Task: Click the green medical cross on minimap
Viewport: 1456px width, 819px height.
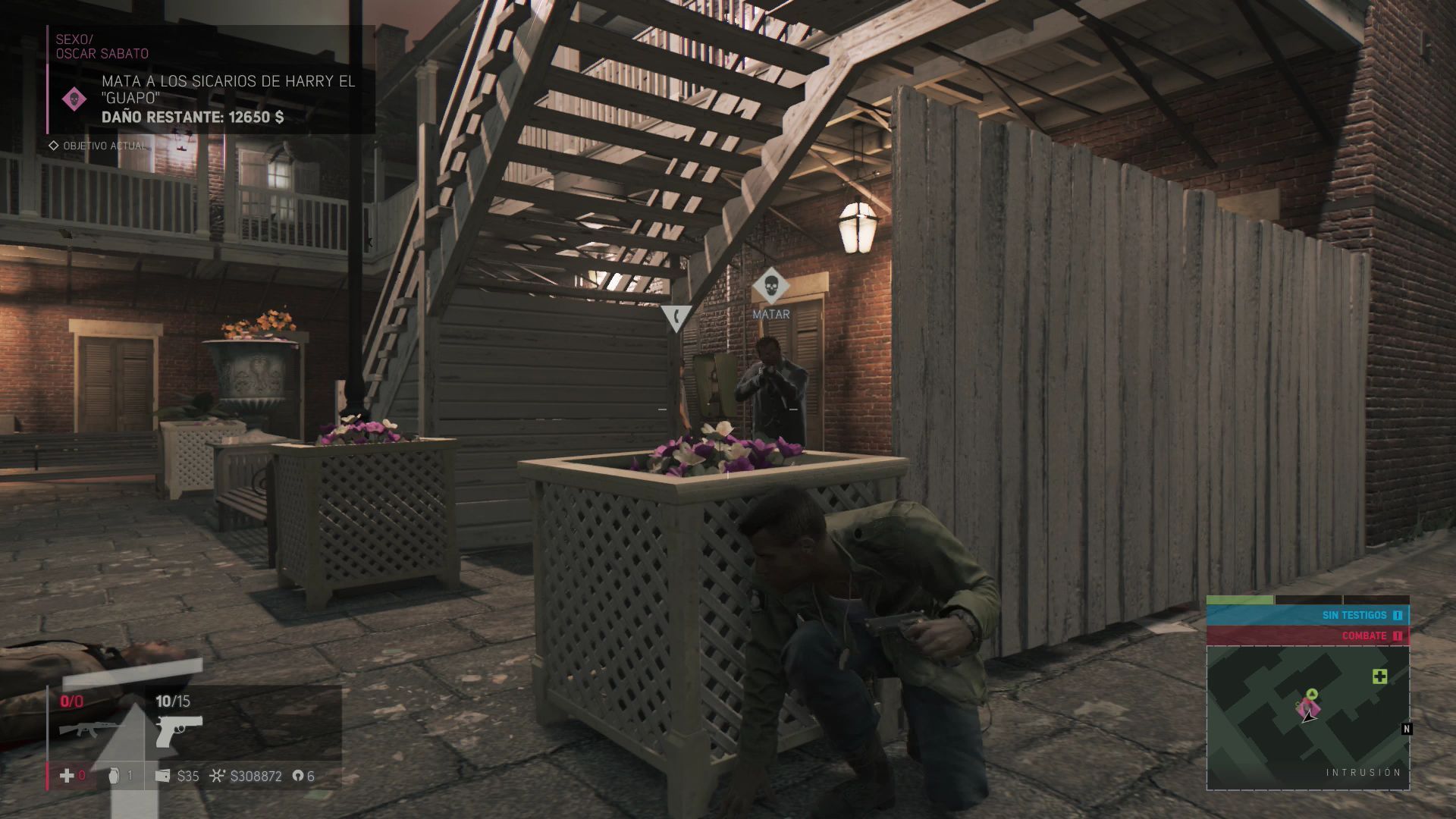Action: click(1379, 676)
